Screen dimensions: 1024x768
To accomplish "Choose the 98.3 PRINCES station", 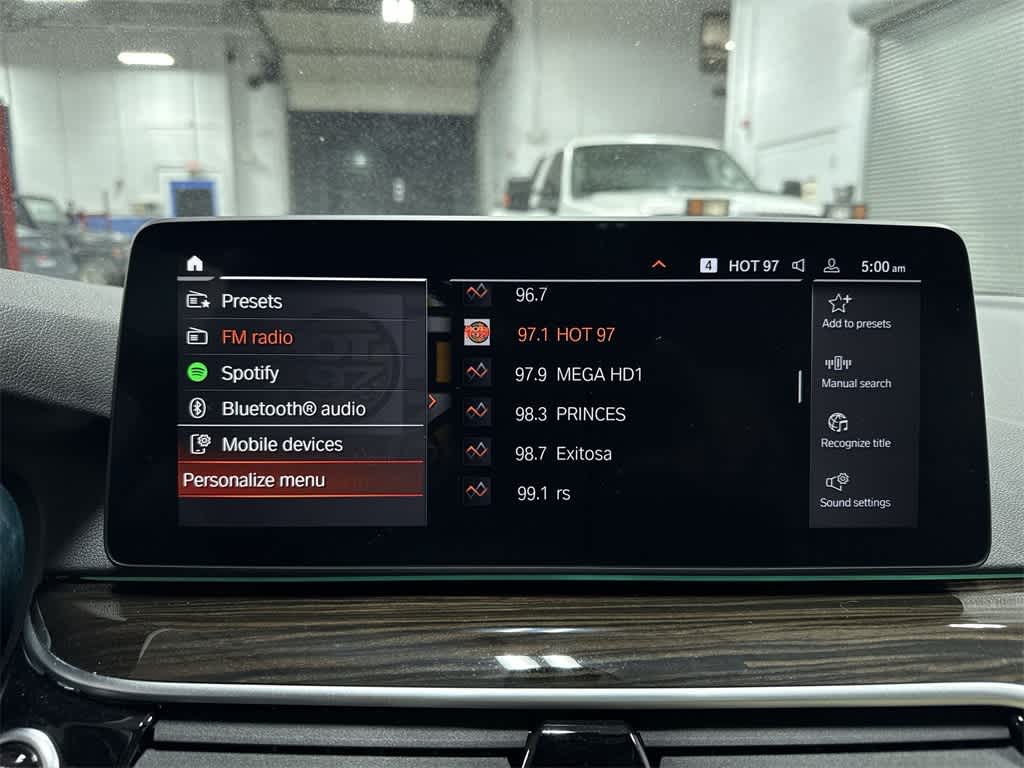I will click(570, 414).
